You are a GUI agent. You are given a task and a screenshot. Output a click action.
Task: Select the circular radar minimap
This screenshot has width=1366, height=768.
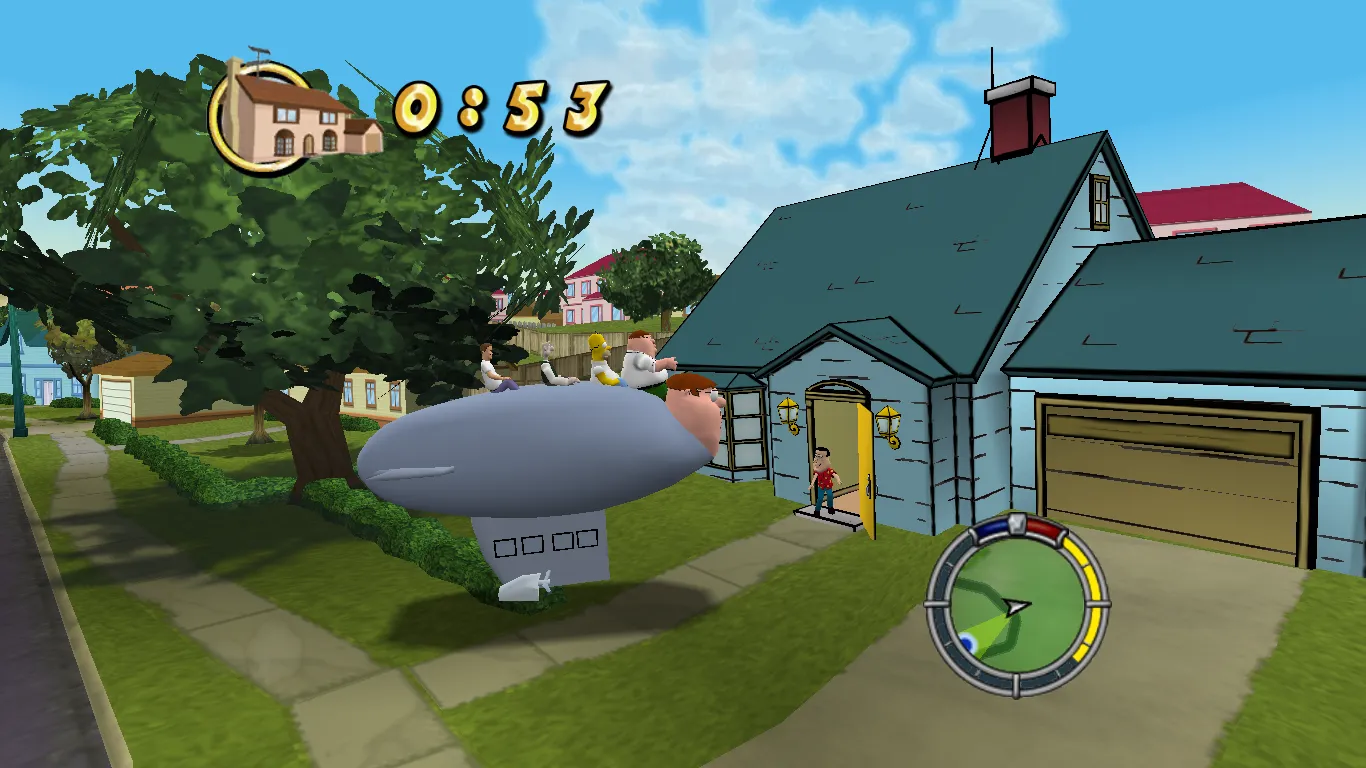(x=1015, y=605)
